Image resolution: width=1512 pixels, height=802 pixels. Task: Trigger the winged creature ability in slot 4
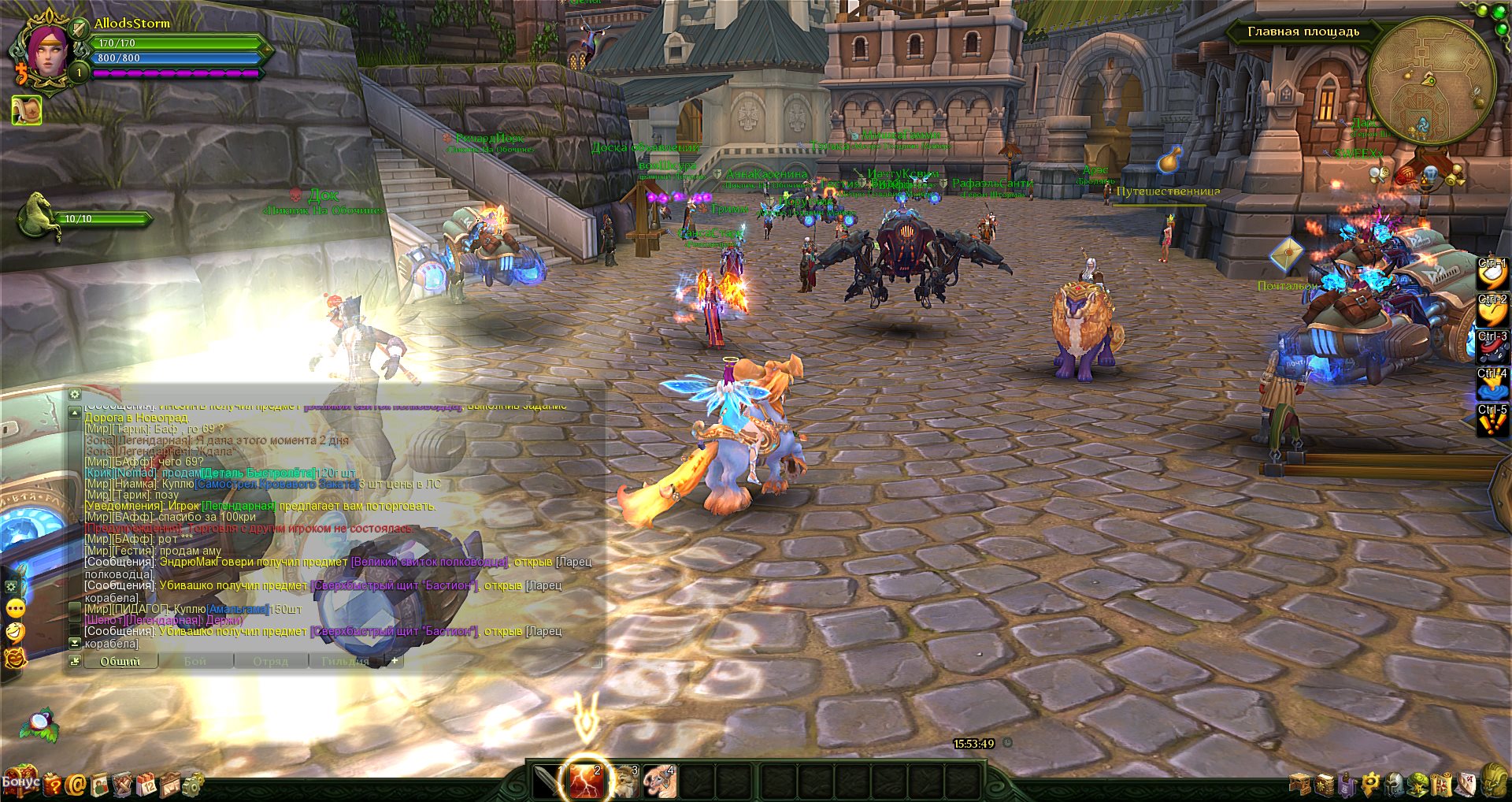tap(660, 782)
